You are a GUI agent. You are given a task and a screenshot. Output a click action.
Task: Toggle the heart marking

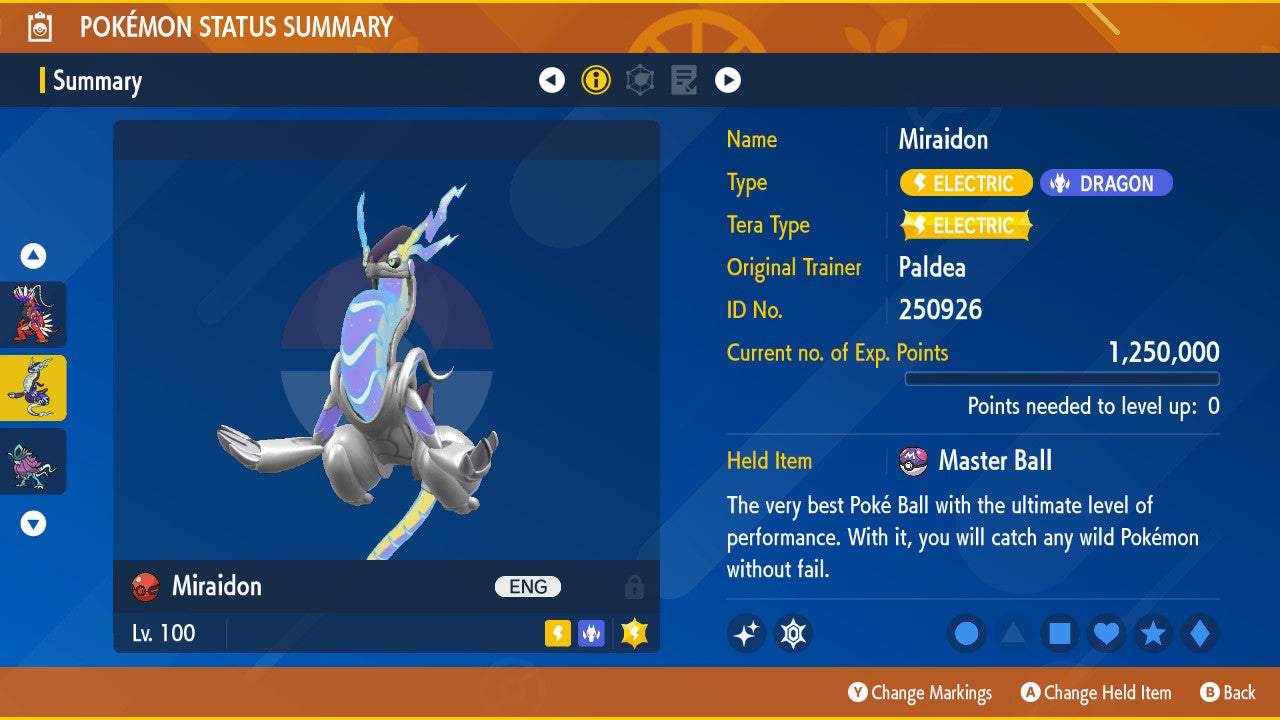click(x=1106, y=634)
